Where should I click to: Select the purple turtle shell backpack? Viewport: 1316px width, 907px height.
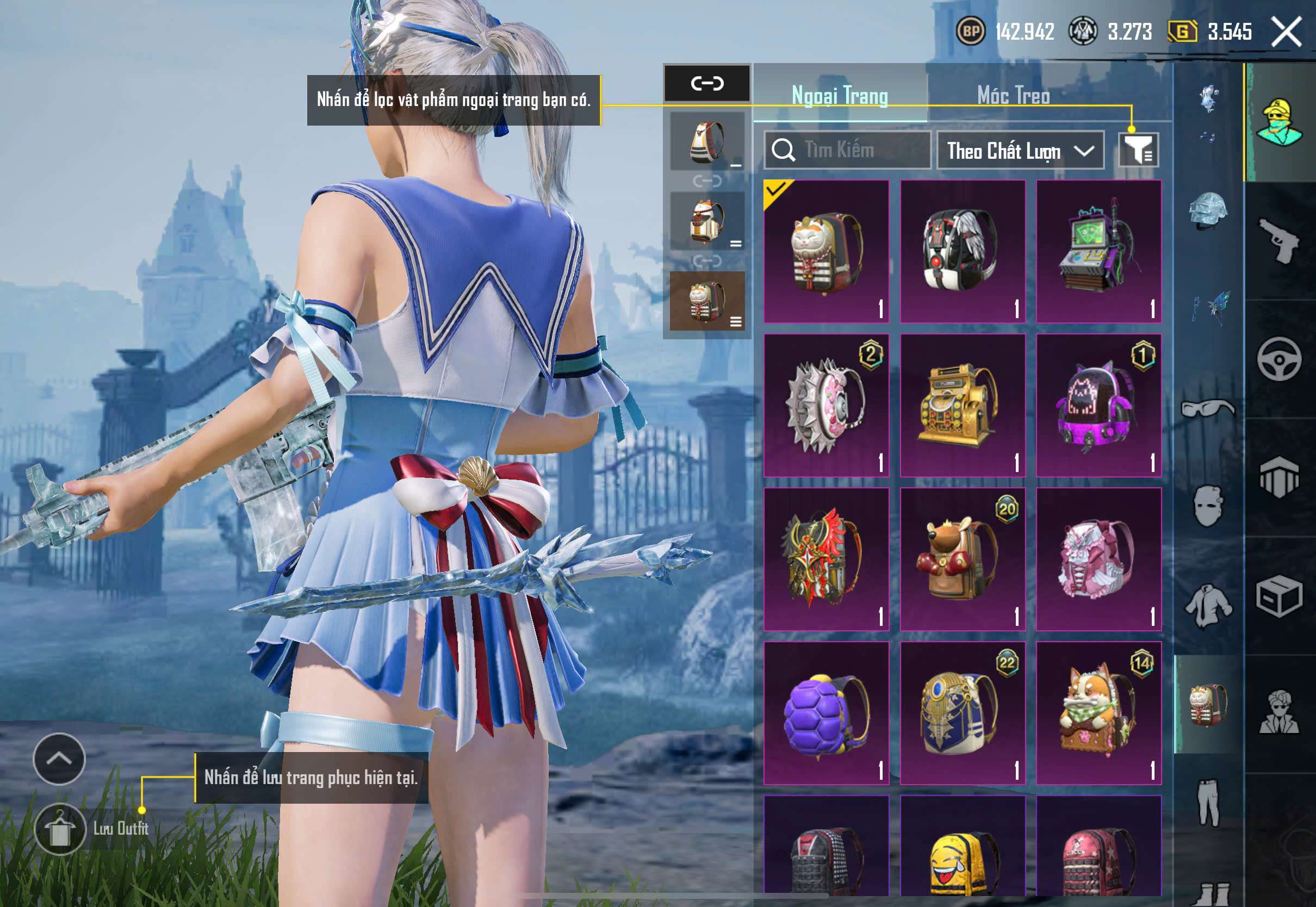coord(826,713)
